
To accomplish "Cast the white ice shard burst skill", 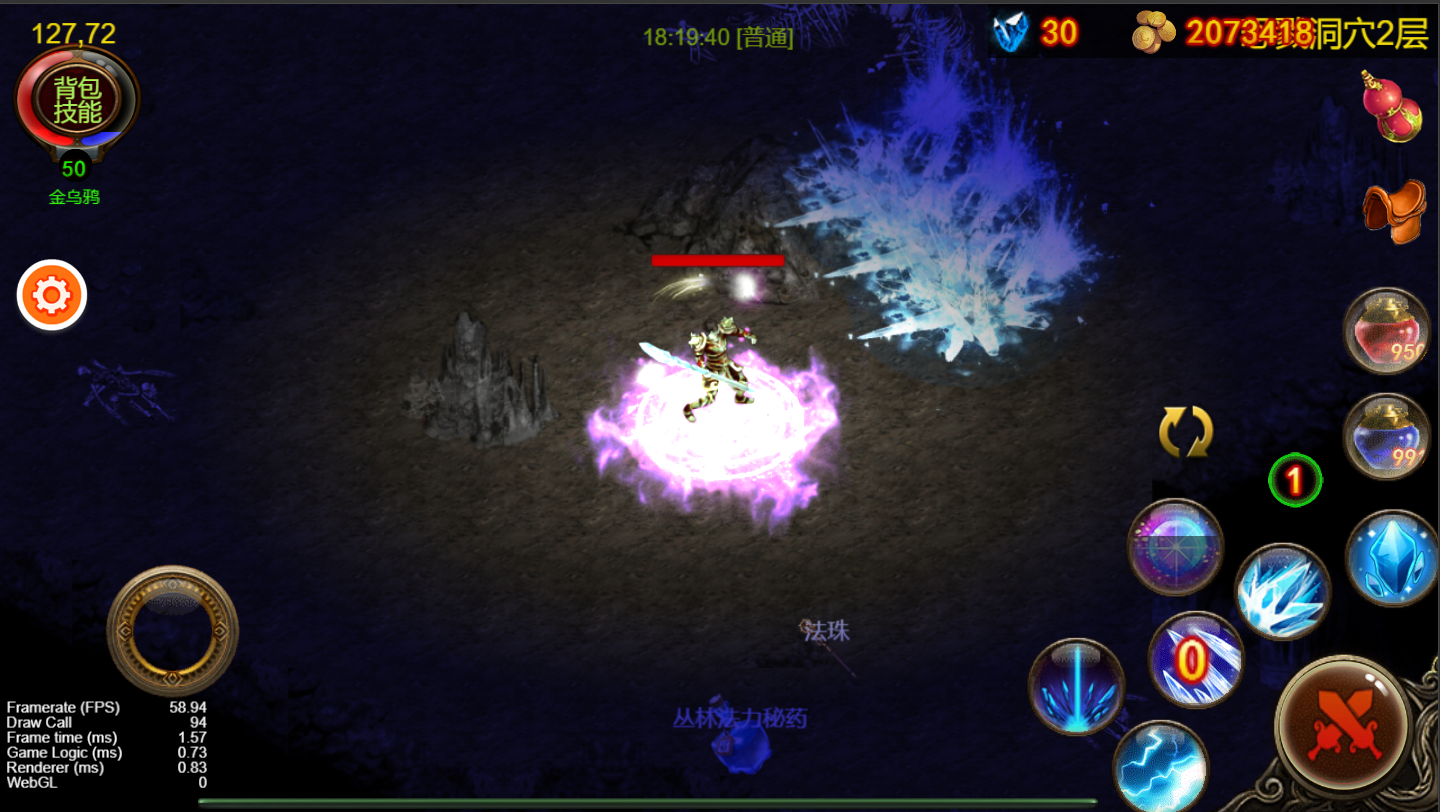I will pos(1282,591).
